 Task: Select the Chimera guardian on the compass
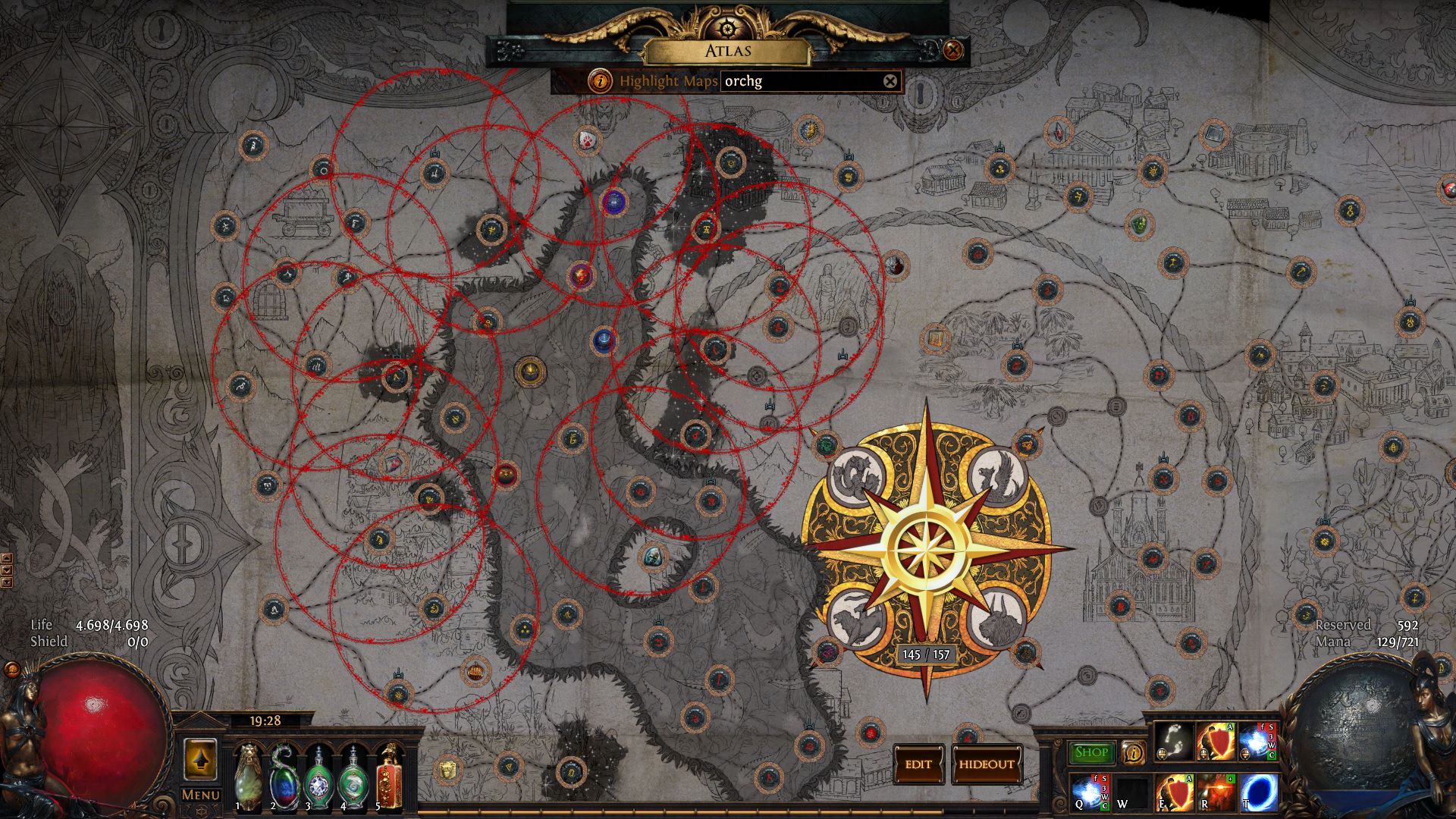[x=856, y=620]
